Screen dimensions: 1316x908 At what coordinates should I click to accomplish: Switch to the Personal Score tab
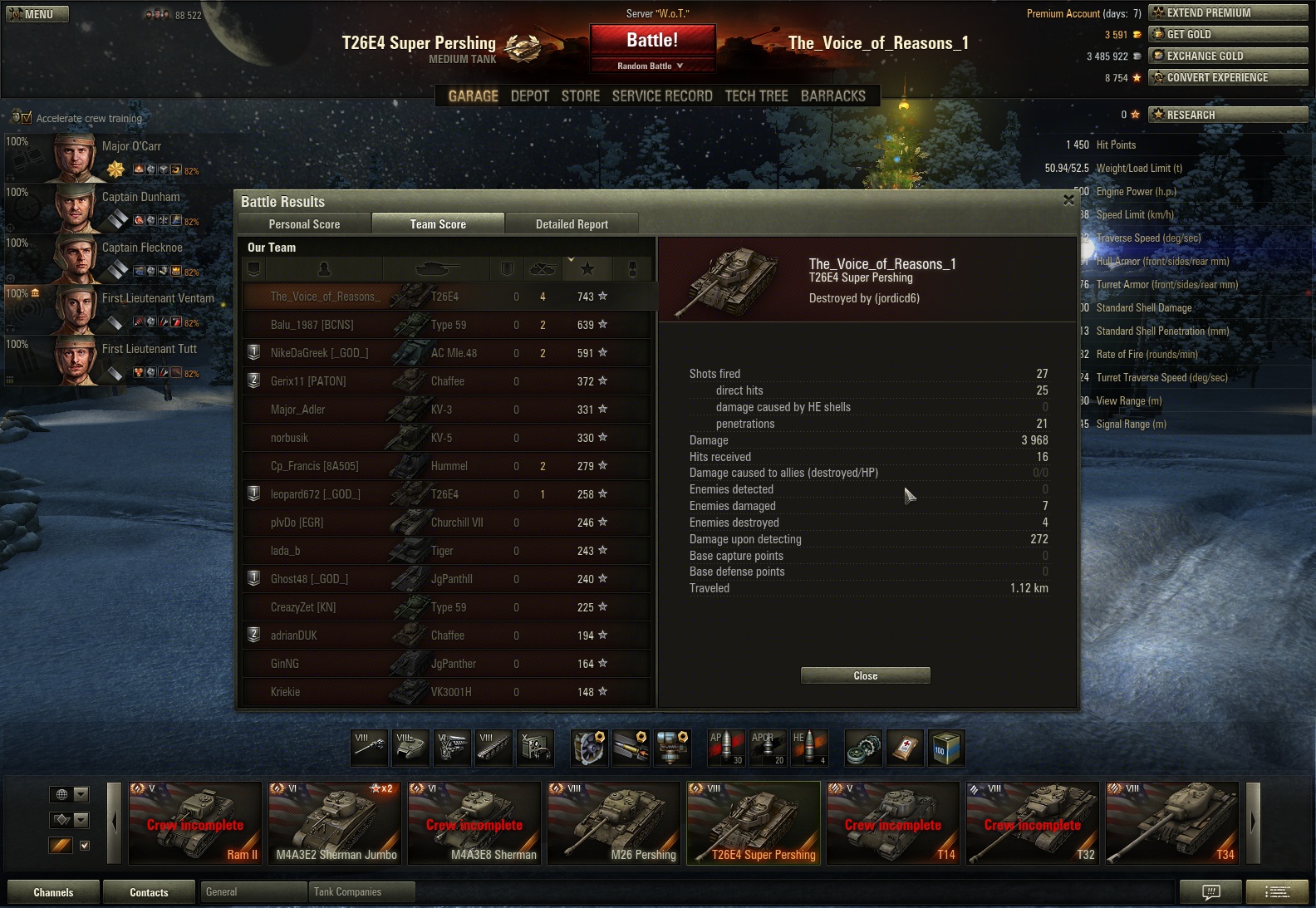[304, 224]
